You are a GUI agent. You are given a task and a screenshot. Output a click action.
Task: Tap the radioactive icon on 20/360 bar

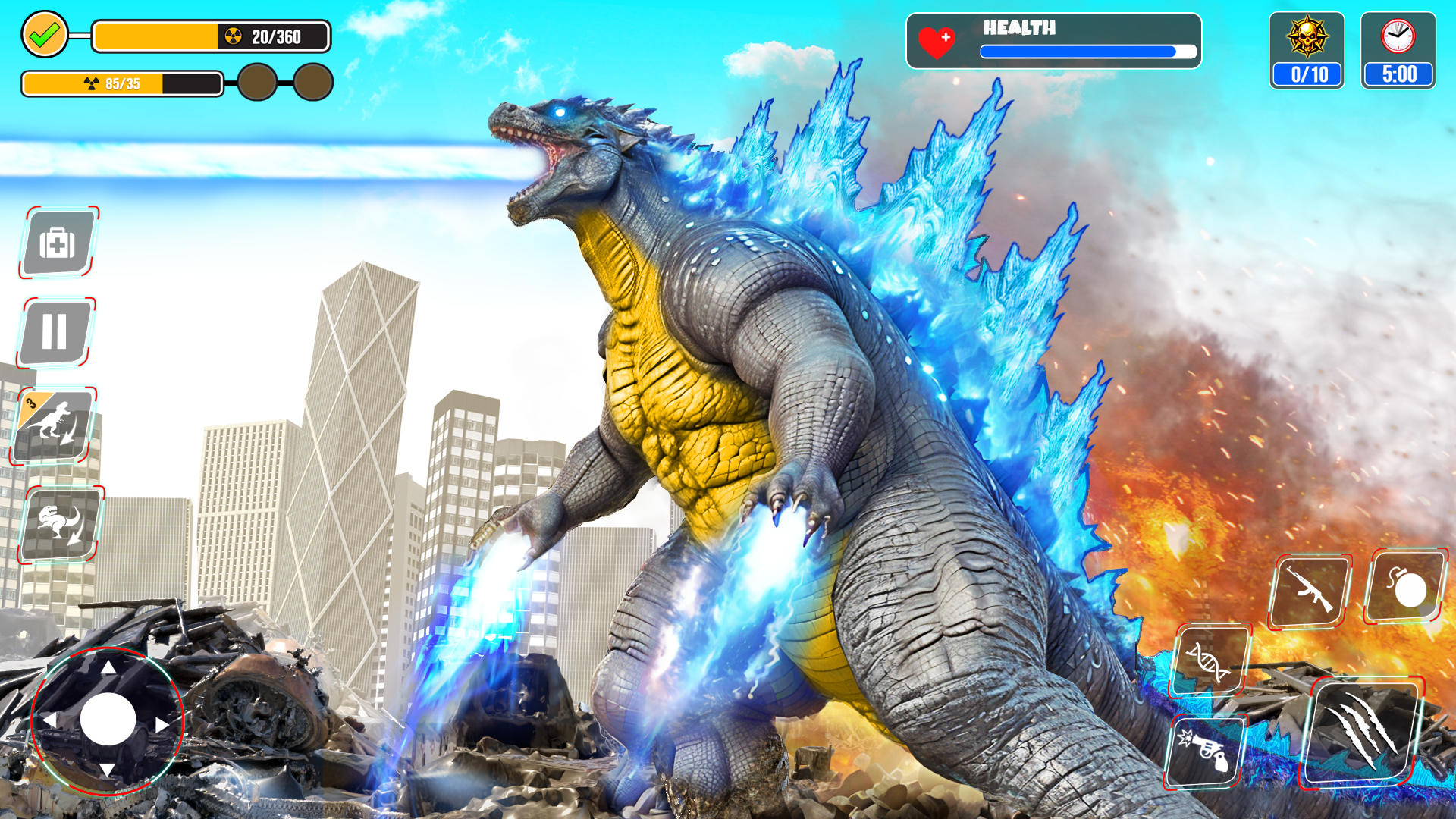pos(233,34)
